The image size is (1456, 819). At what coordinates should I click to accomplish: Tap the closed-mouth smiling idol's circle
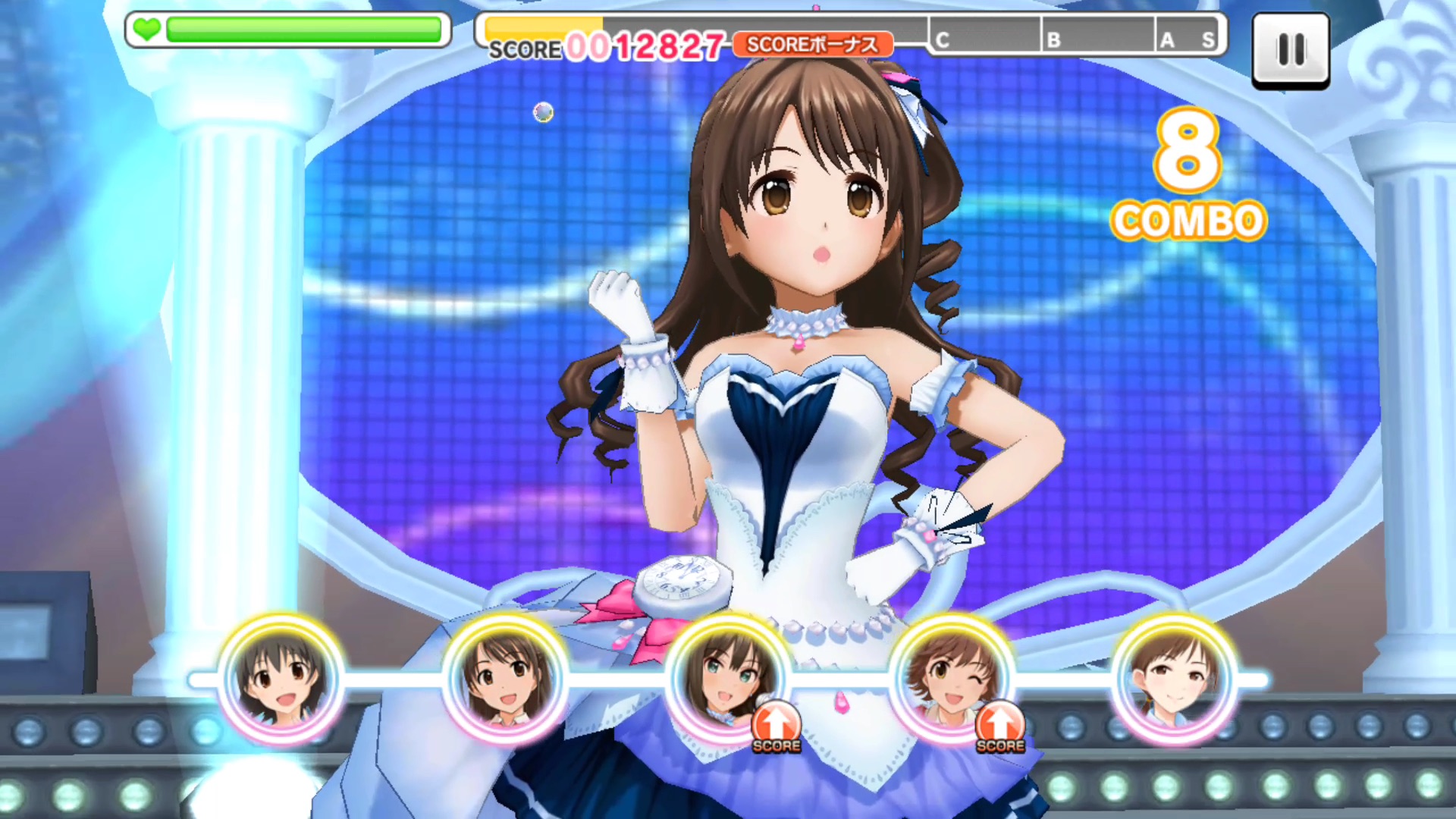point(1174,677)
